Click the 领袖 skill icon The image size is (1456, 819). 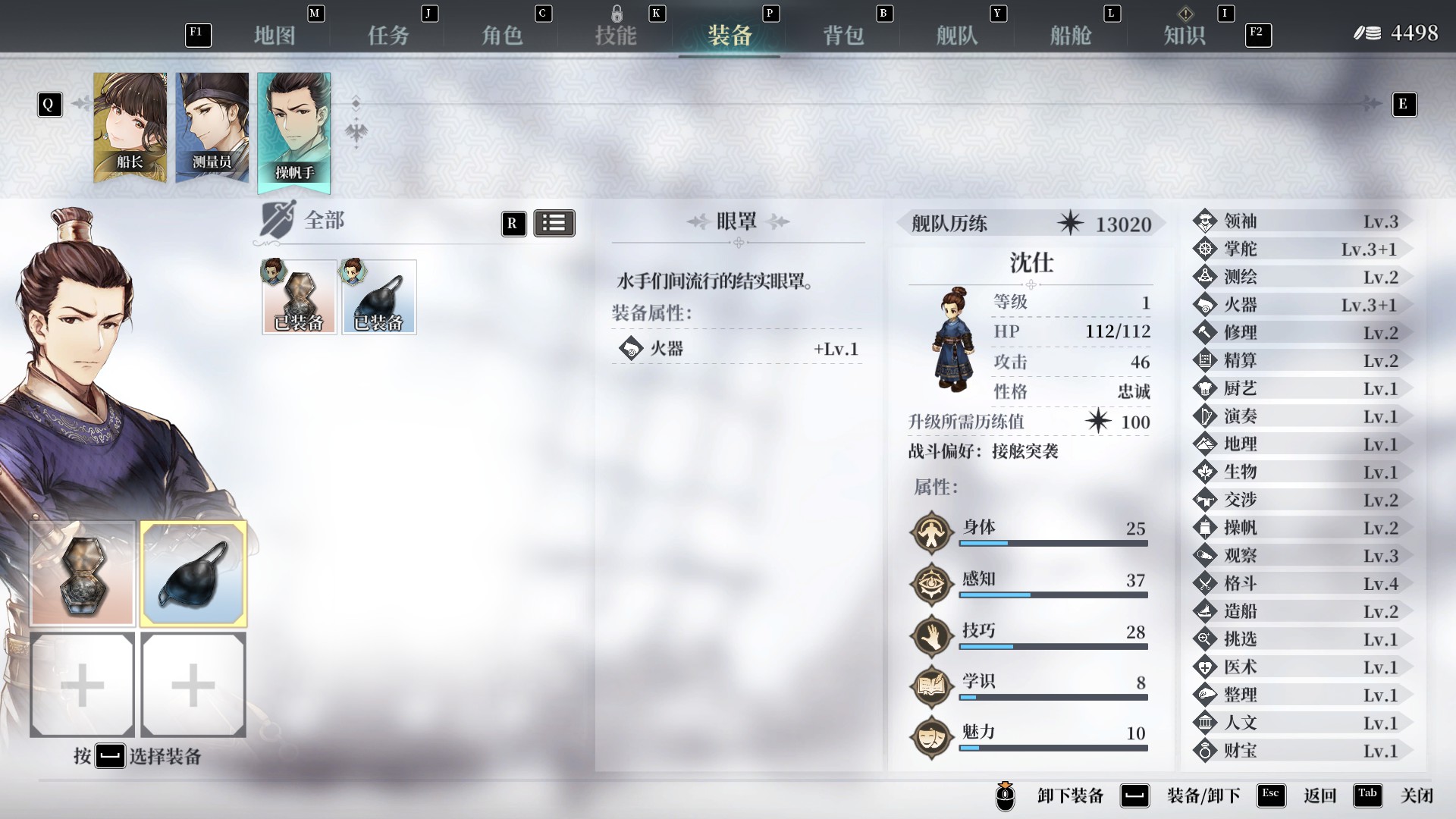(1207, 221)
